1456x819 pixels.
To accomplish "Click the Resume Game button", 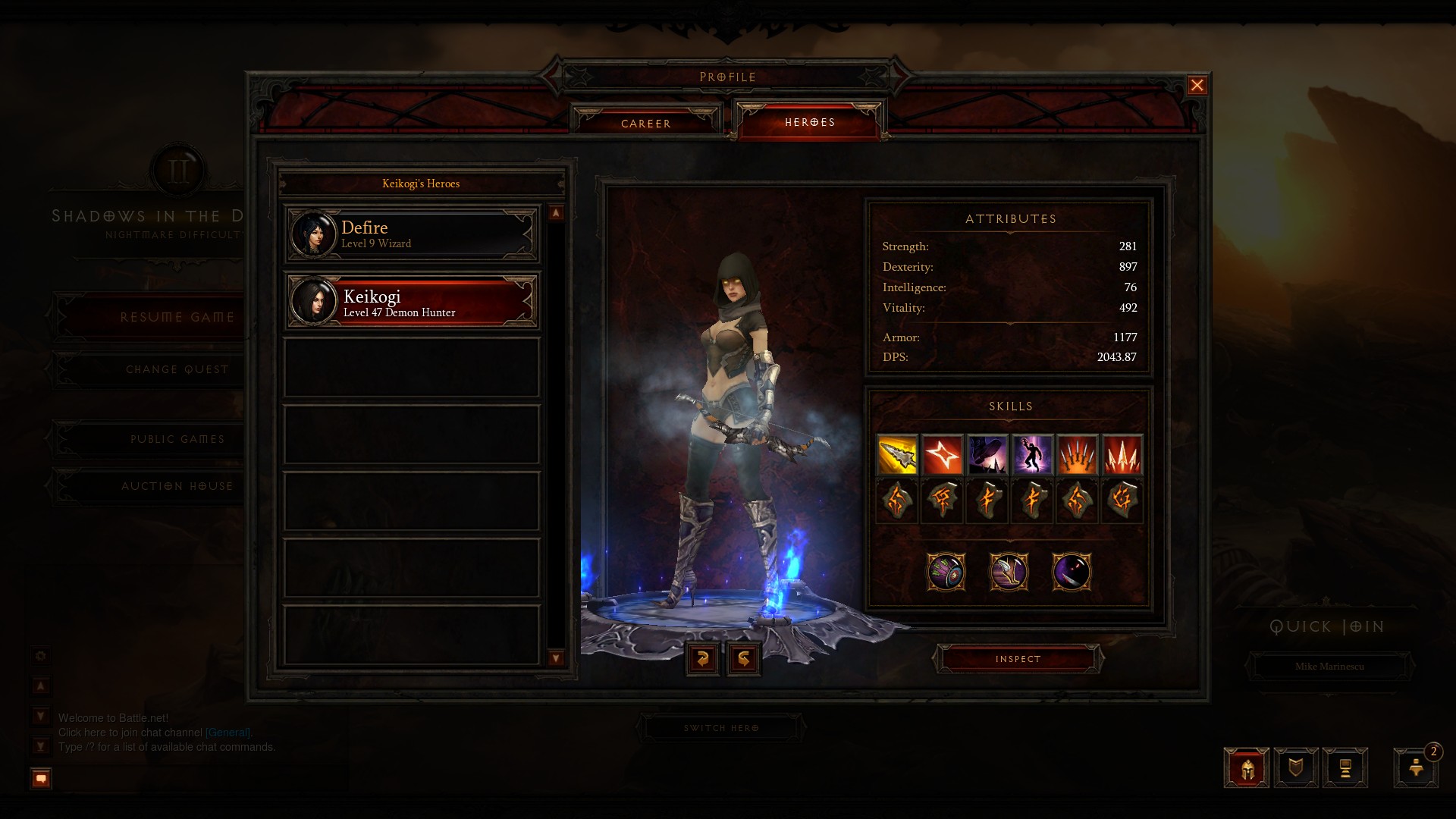I will point(177,317).
